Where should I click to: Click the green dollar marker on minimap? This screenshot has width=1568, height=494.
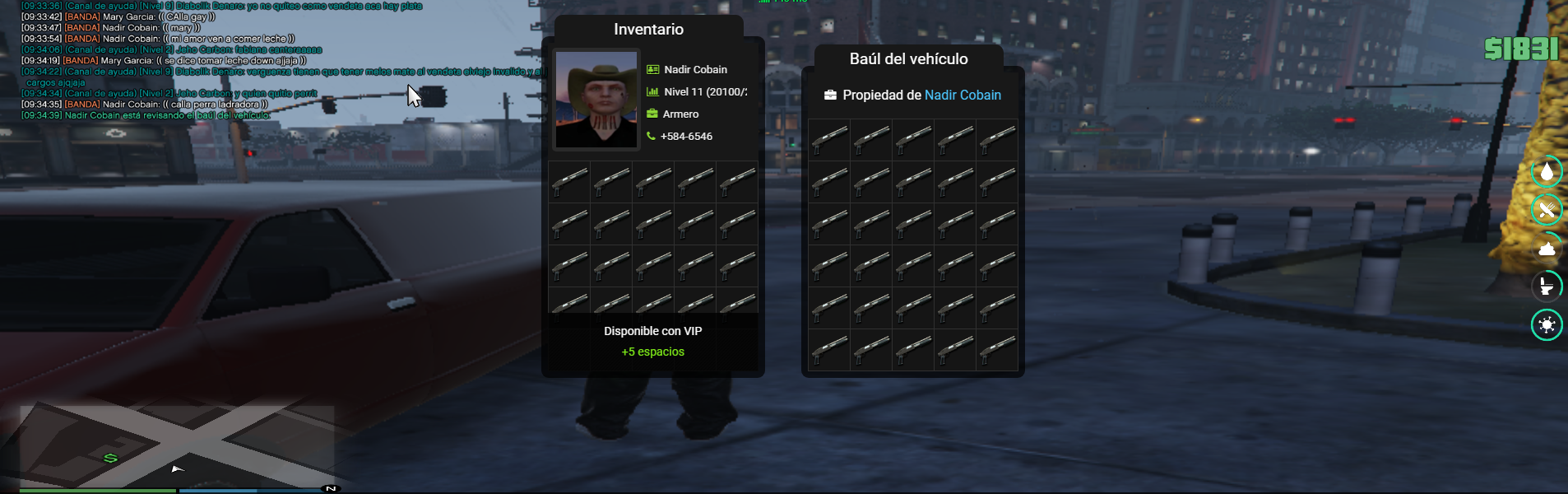(x=110, y=458)
